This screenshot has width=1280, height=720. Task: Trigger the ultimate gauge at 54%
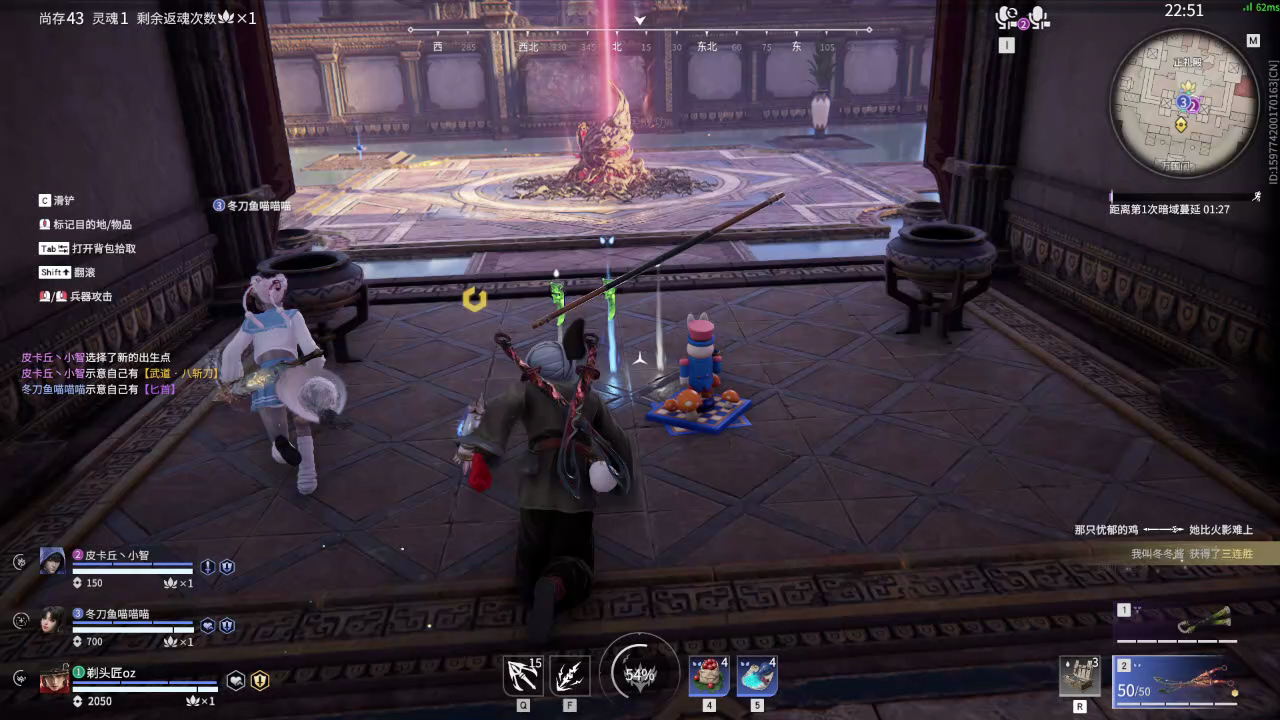click(639, 674)
